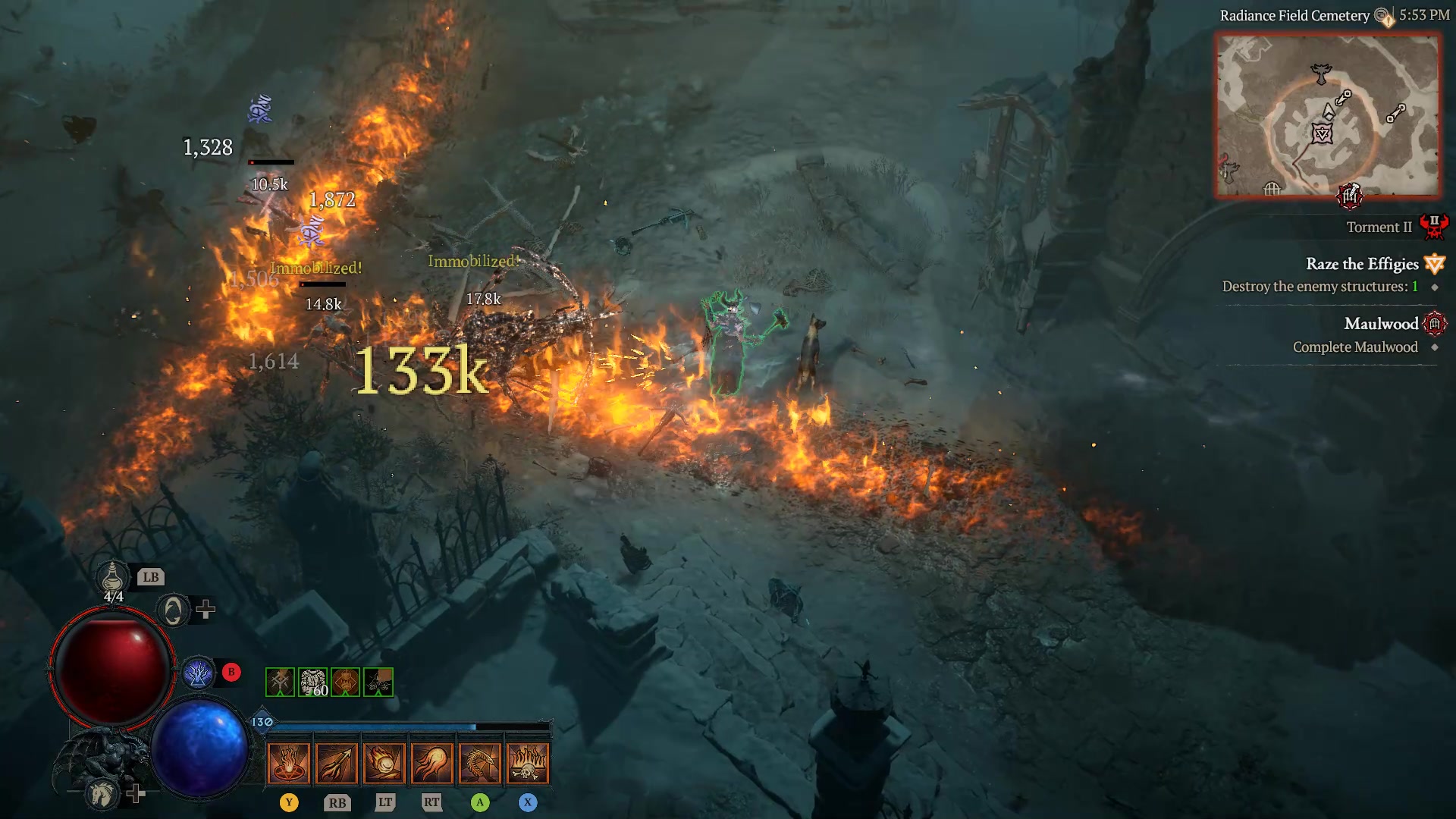Image resolution: width=1456 pixels, height=819 pixels.
Task: Trigger the Hydra skill bound to A
Action: point(480,762)
